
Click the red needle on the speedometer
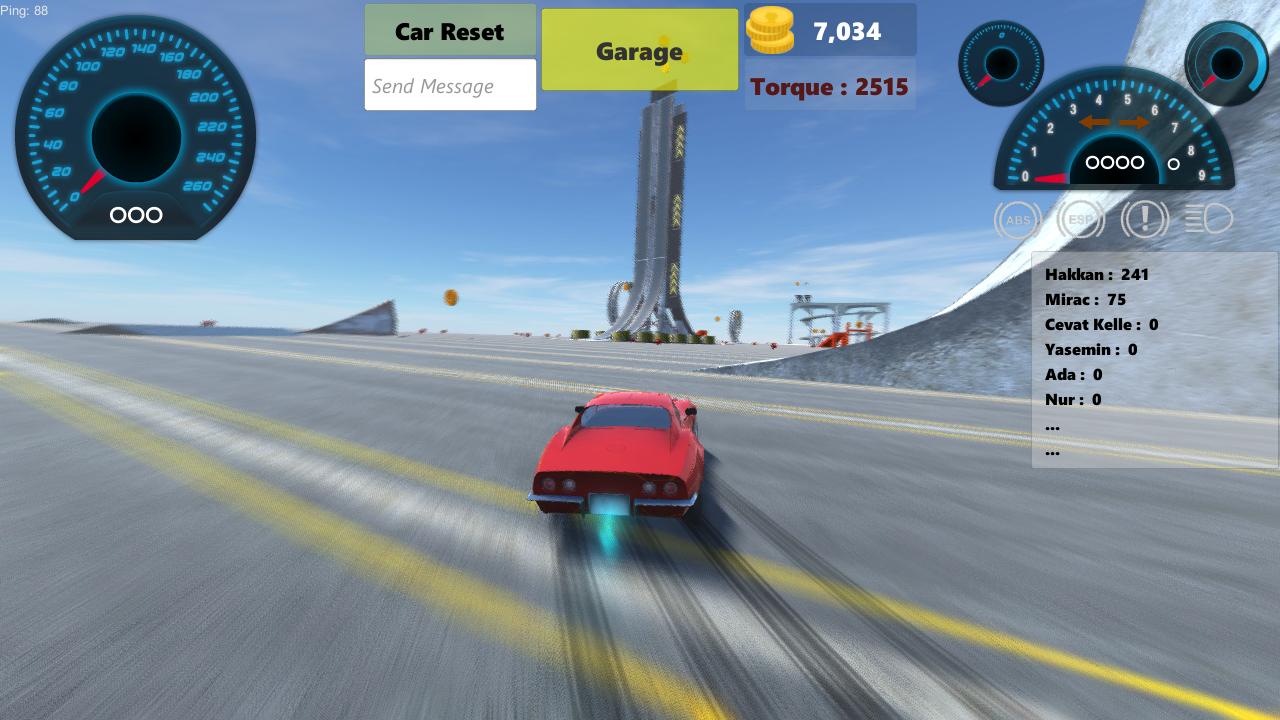pos(92,179)
